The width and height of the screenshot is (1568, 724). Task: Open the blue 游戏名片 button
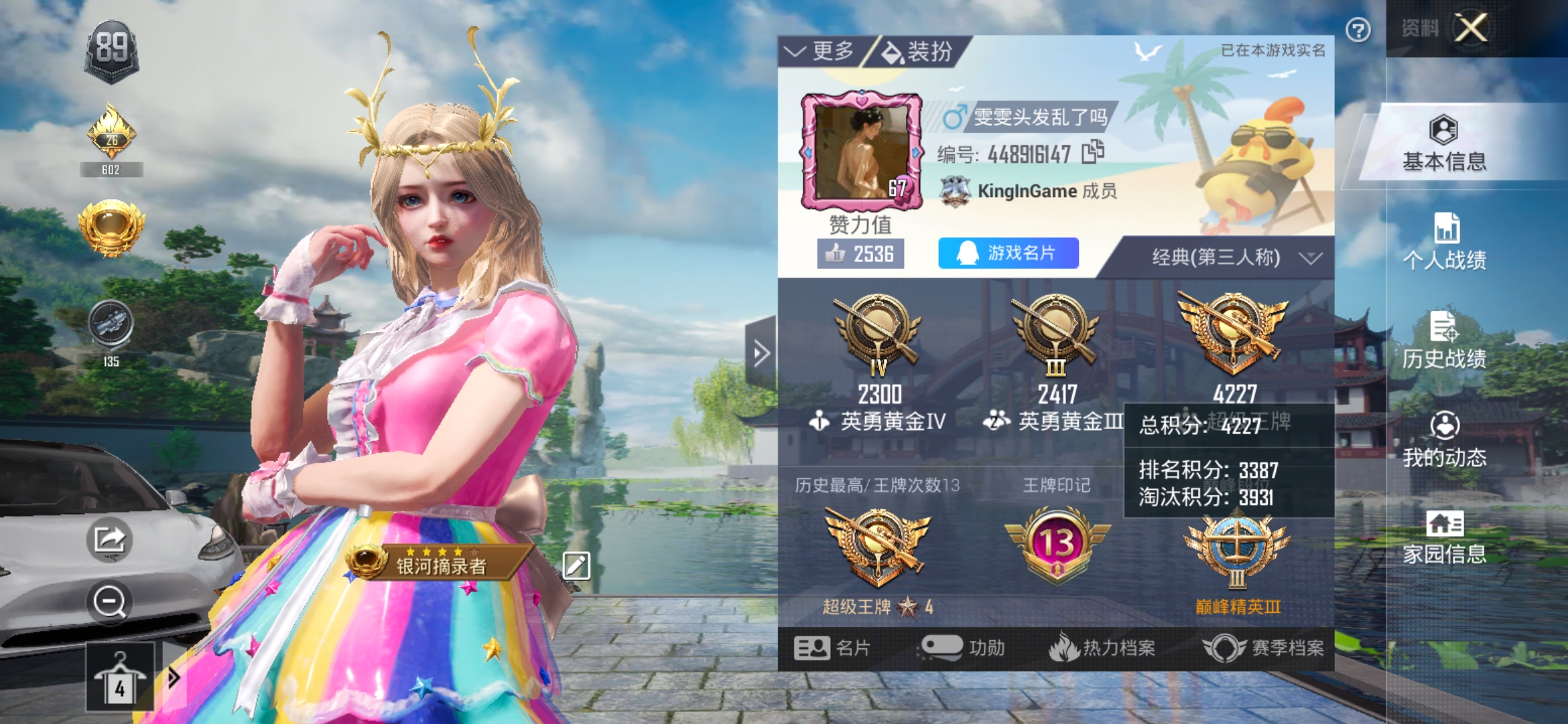[x=1008, y=253]
